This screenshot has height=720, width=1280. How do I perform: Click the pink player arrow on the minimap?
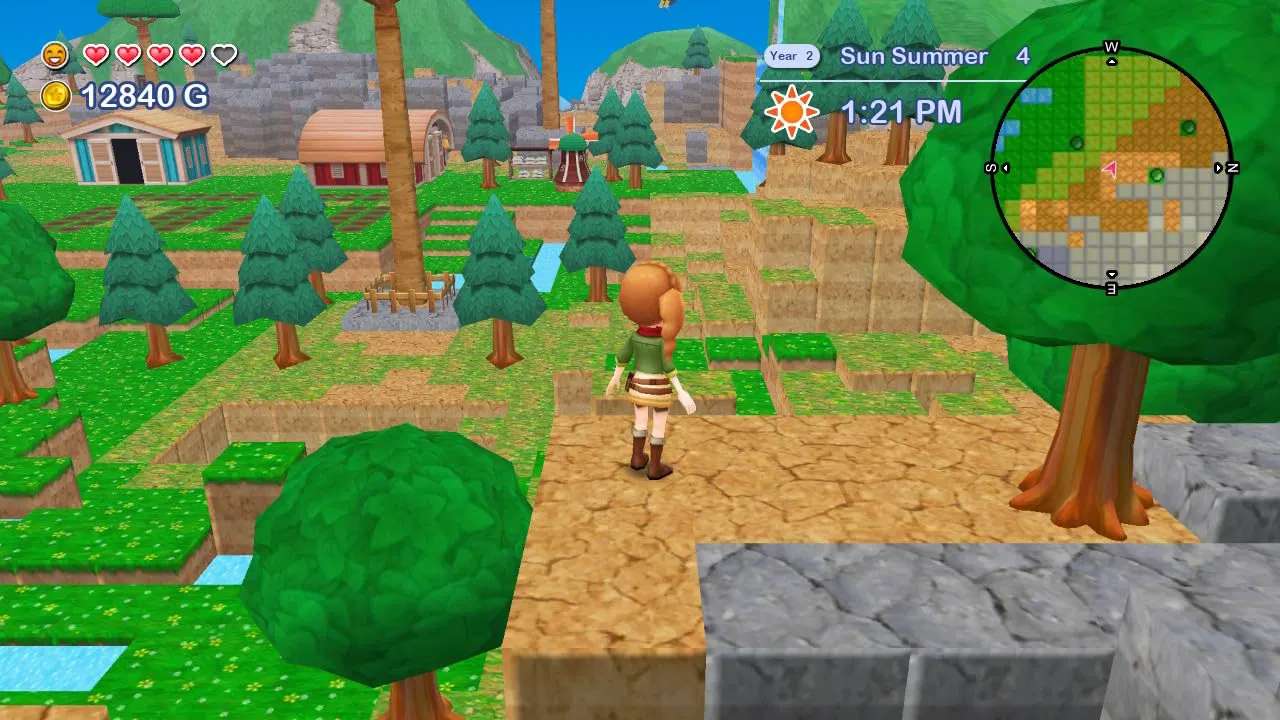tap(1110, 169)
